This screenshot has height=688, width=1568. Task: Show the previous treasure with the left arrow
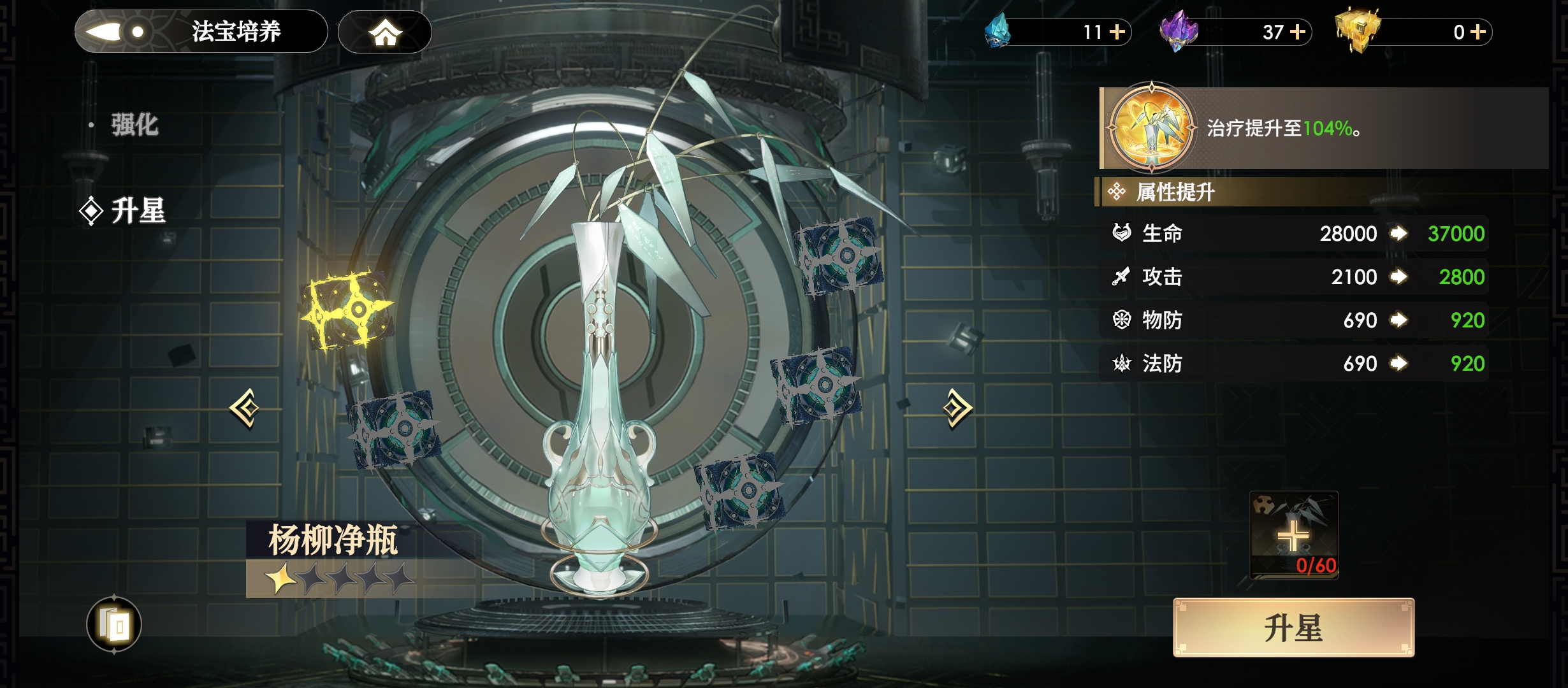245,408
